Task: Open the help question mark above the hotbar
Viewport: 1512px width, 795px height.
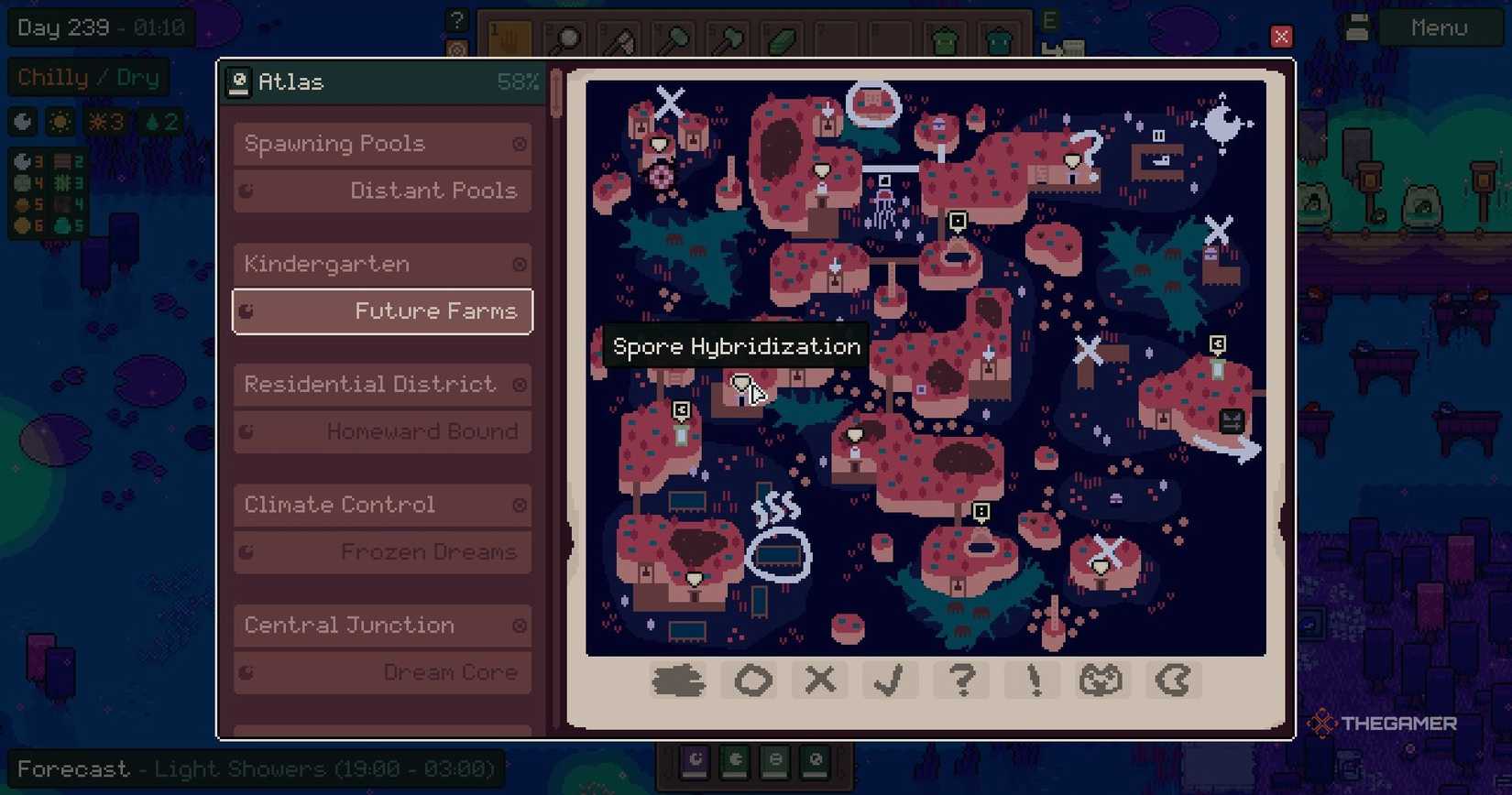Action: [456, 18]
